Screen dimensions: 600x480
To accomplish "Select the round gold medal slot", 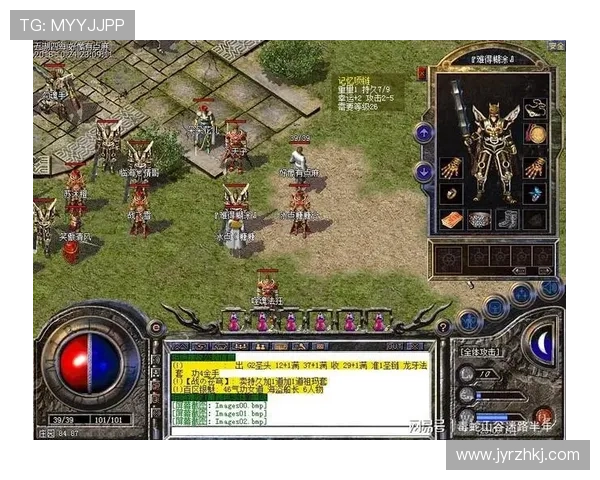I will pyautogui.click(x=537, y=133).
